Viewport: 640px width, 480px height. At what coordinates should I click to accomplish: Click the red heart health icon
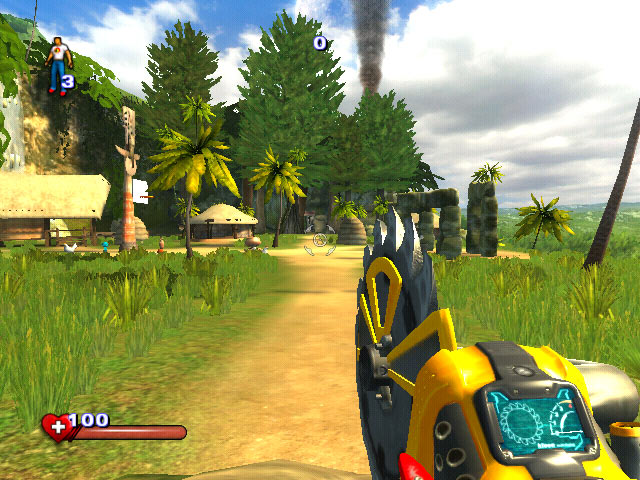coord(56,429)
